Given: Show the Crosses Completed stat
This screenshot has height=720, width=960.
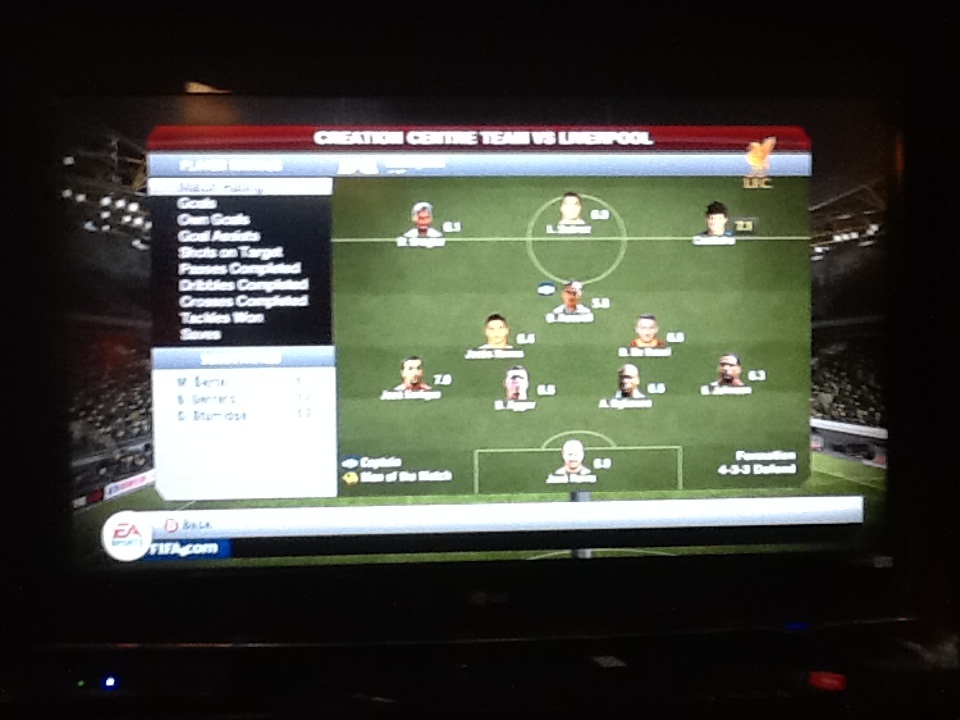Looking at the screenshot, I should point(243,300).
